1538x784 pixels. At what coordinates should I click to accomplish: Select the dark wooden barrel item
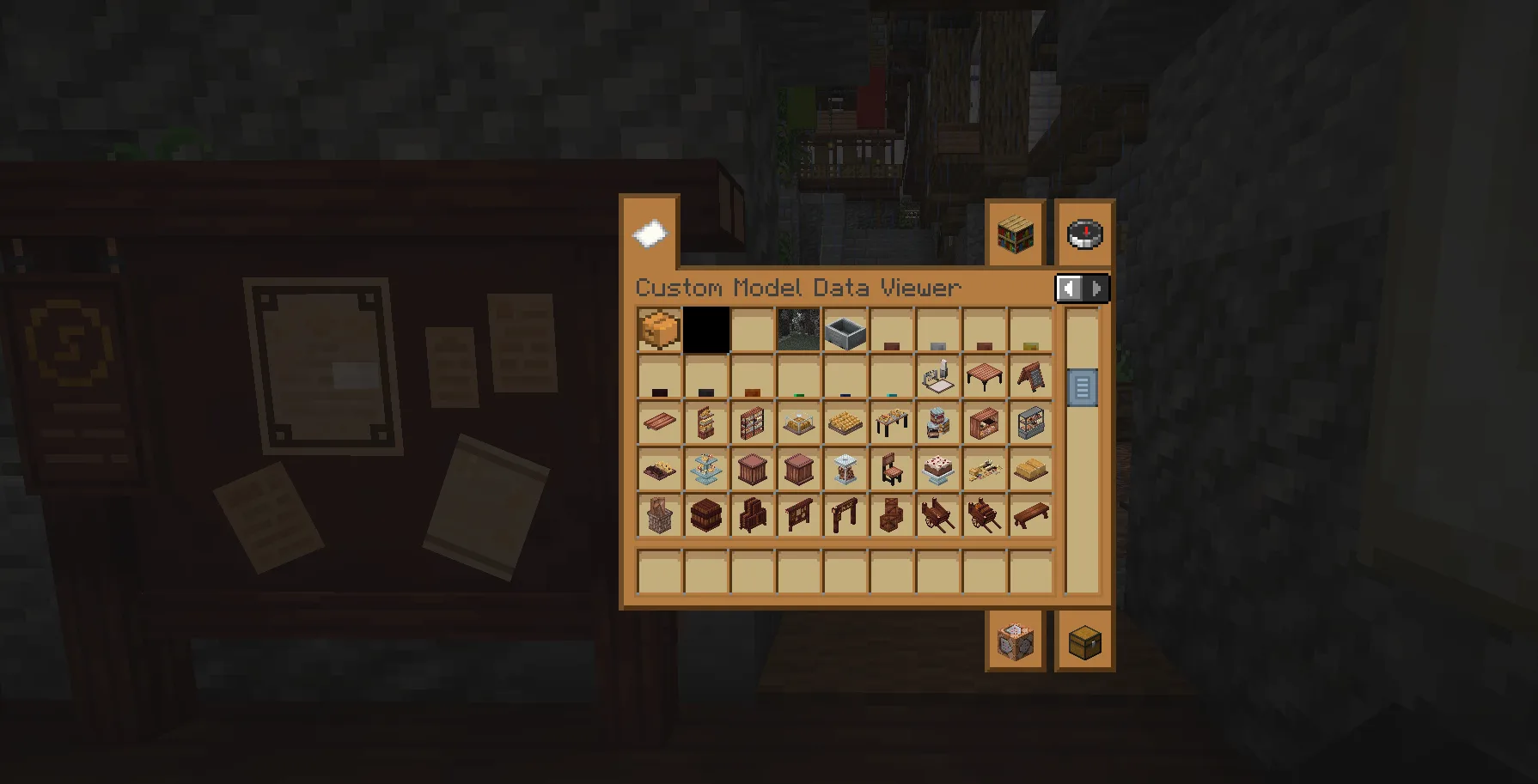(705, 516)
